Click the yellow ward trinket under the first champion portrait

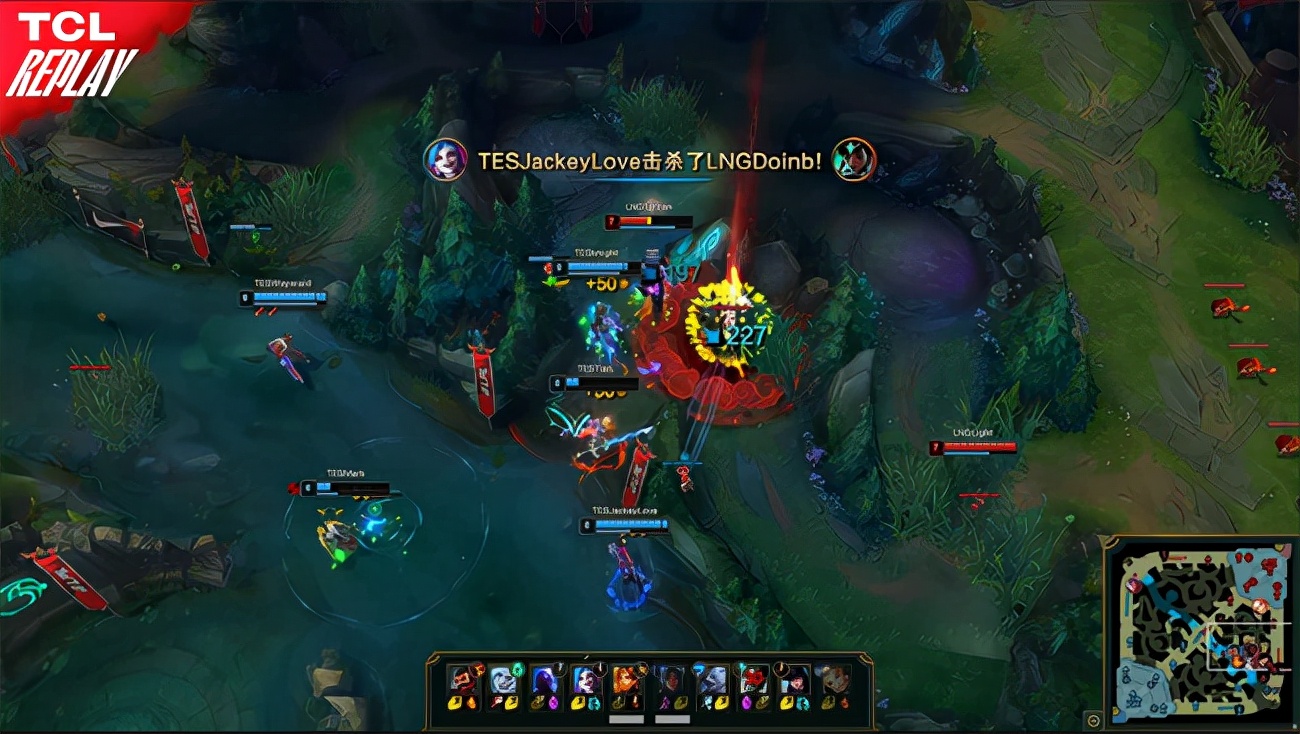tap(455, 702)
